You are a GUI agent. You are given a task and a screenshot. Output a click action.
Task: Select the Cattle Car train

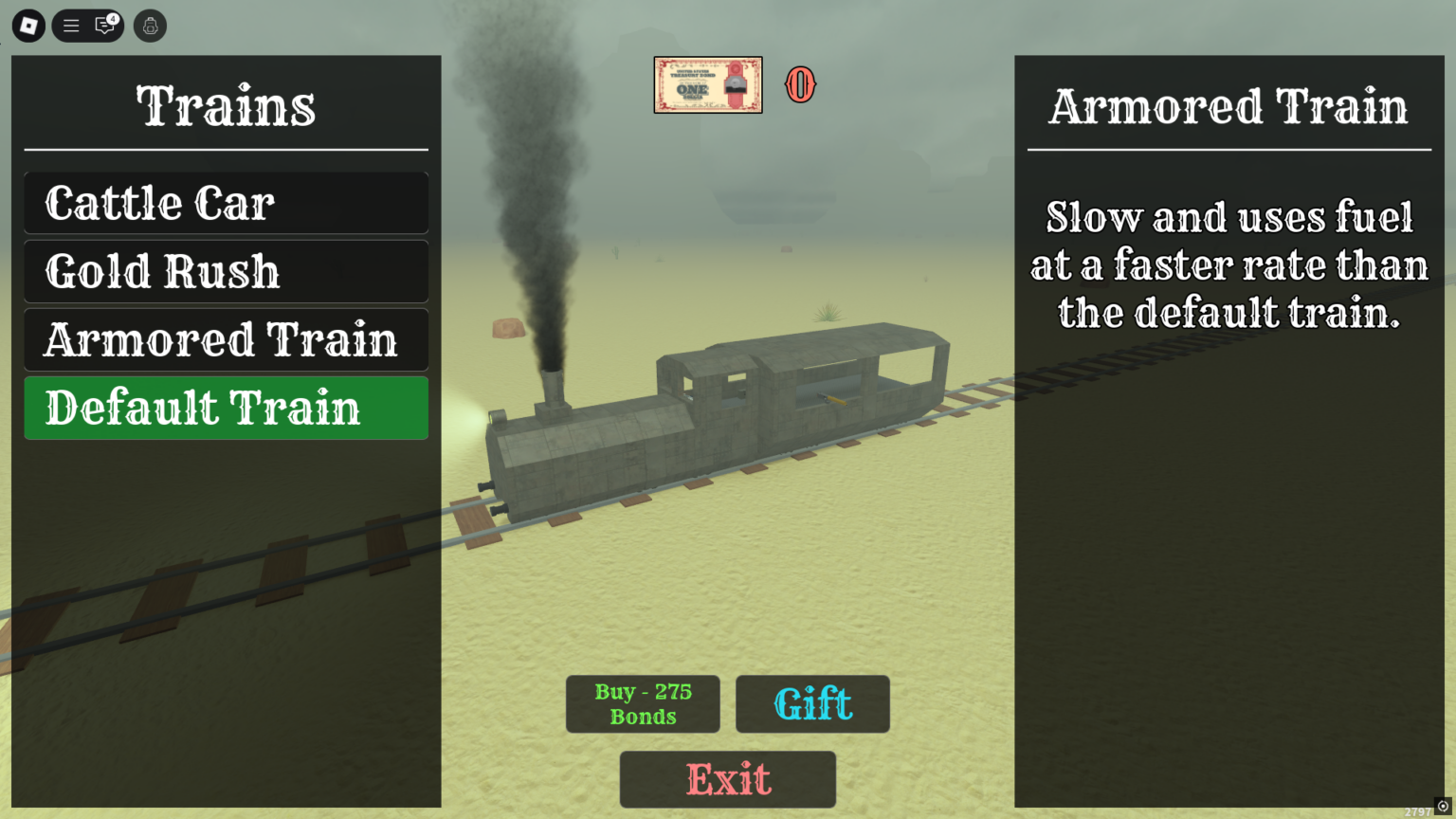click(226, 202)
